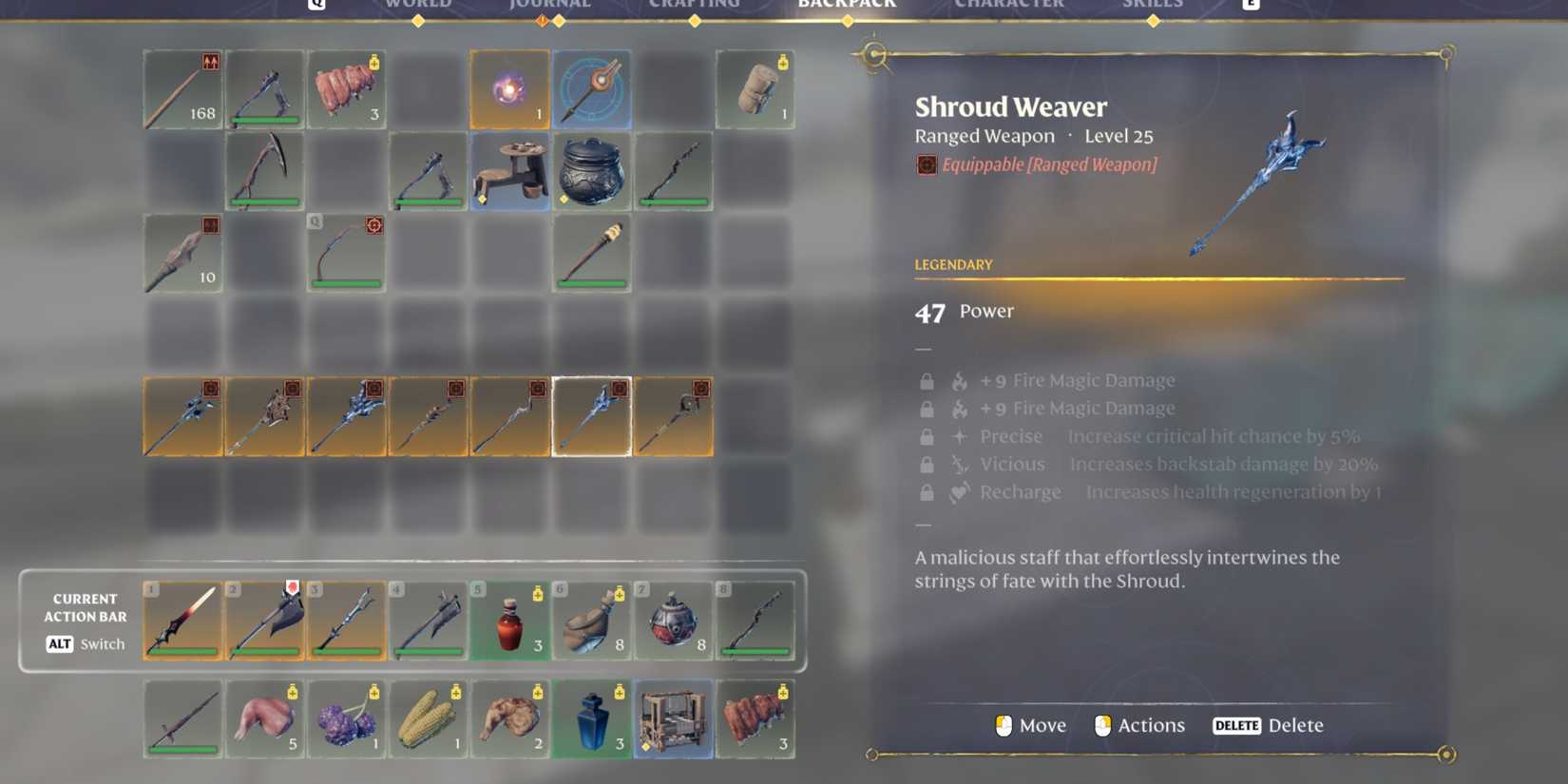Open the glowing purple orb item

[x=510, y=88]
